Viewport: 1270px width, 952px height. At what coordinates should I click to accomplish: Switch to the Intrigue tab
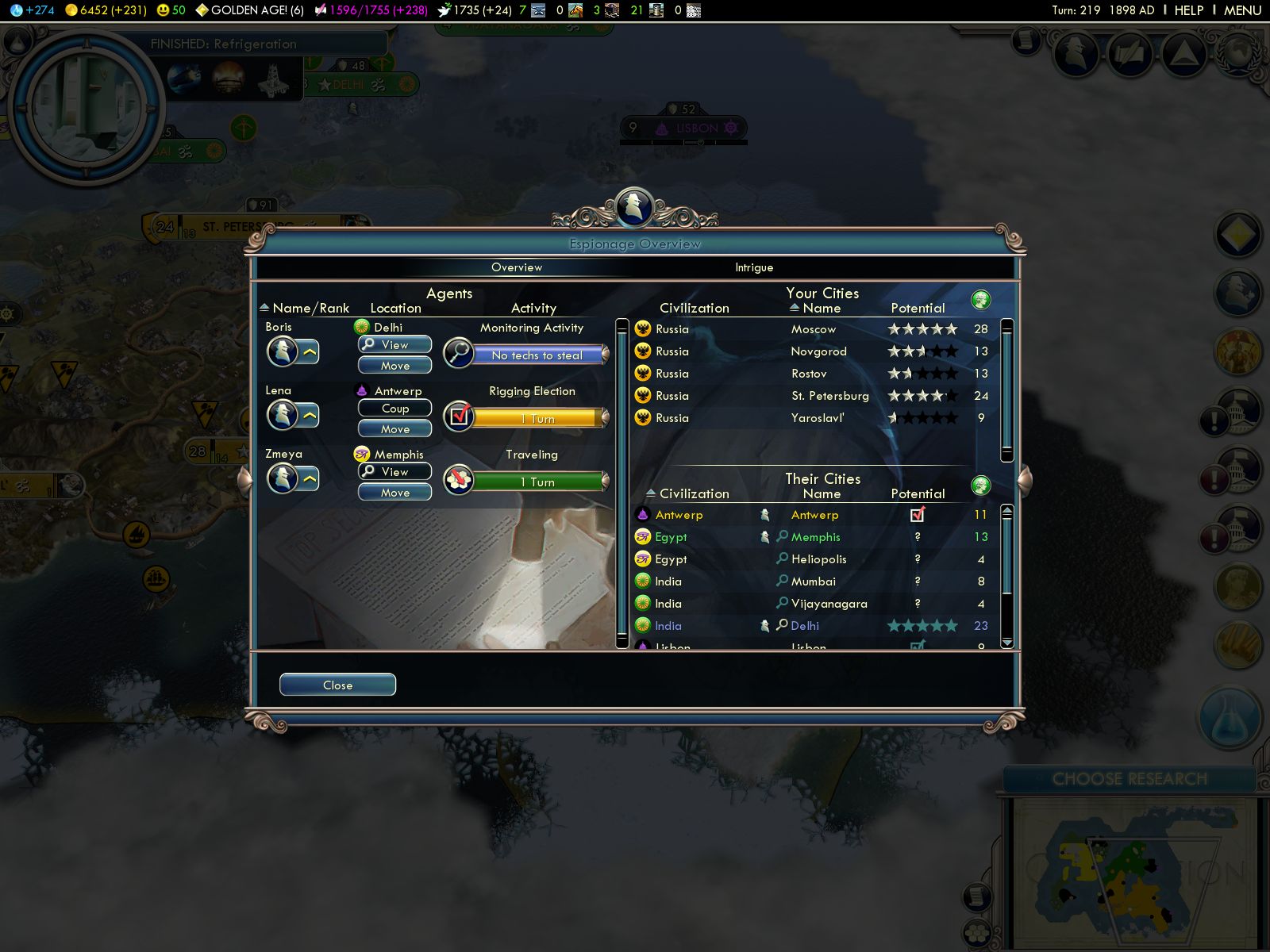[753, 267]
